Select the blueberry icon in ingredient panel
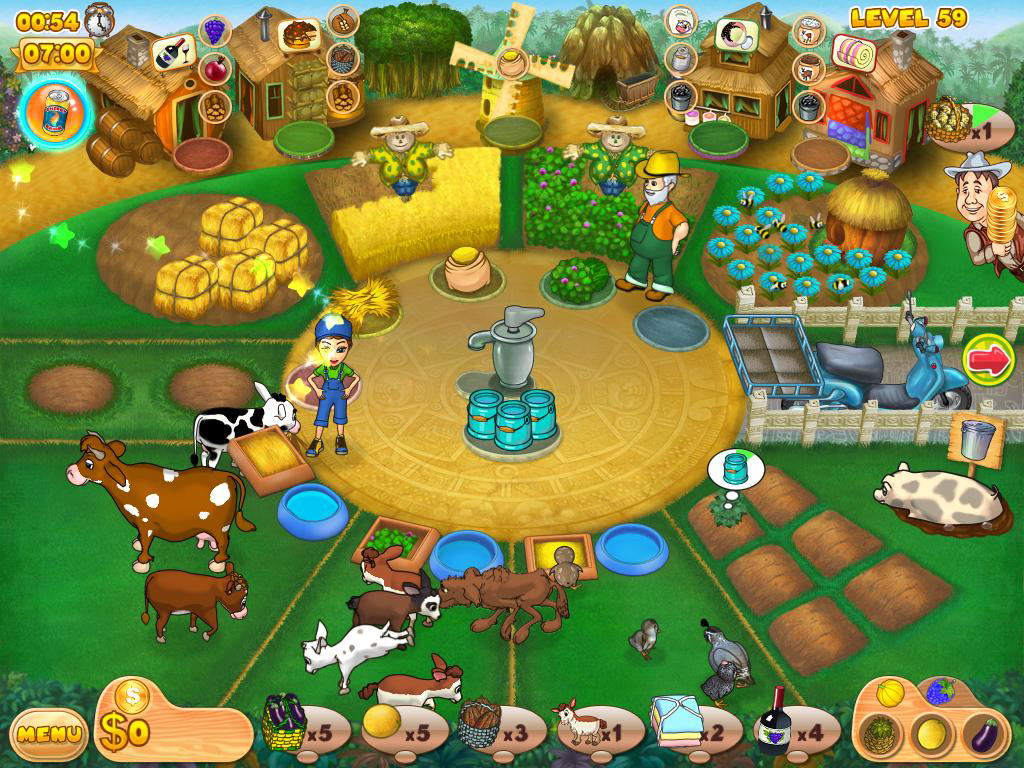 pyautogui.click(x=940, y=692)
